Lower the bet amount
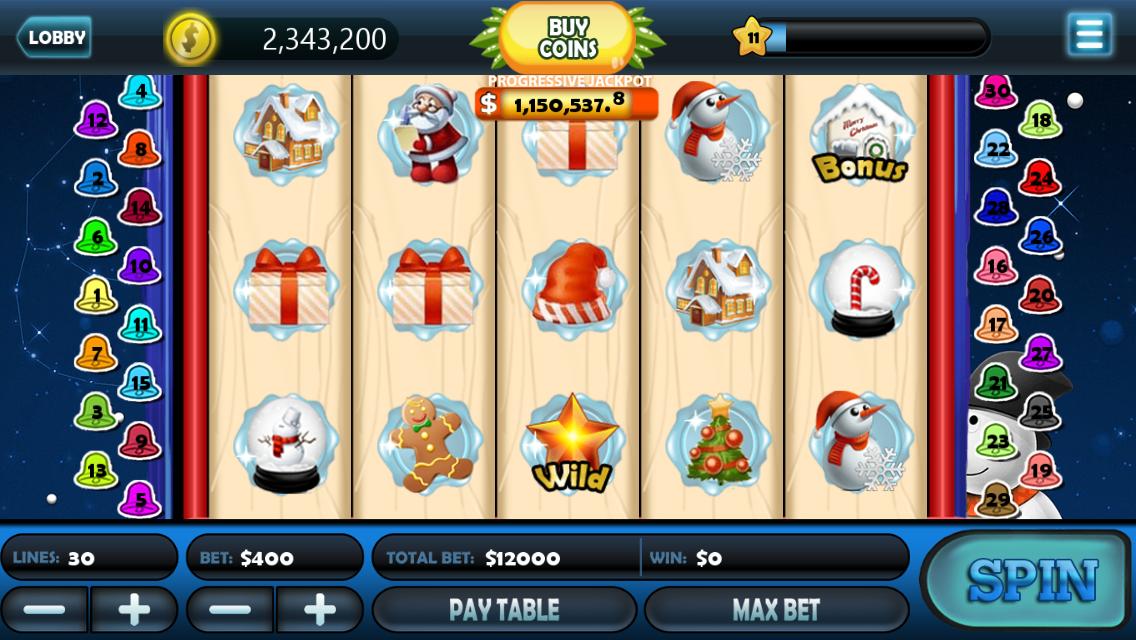Image resolution: width=1136 pixels, height=640 pixels. click(230, 609)
